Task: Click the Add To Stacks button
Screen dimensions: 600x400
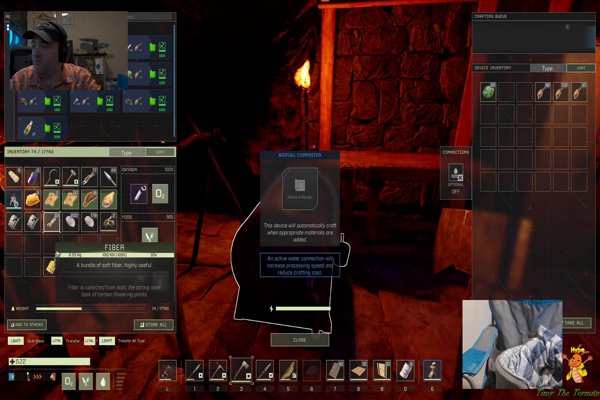Action: [x=27, y=324]
